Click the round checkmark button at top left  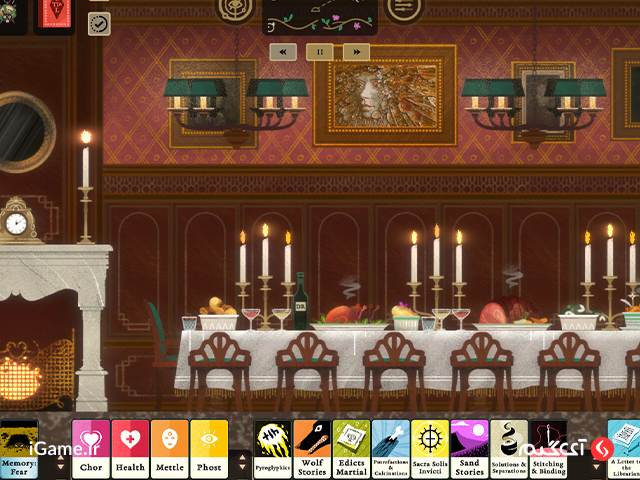coord(99,22)
